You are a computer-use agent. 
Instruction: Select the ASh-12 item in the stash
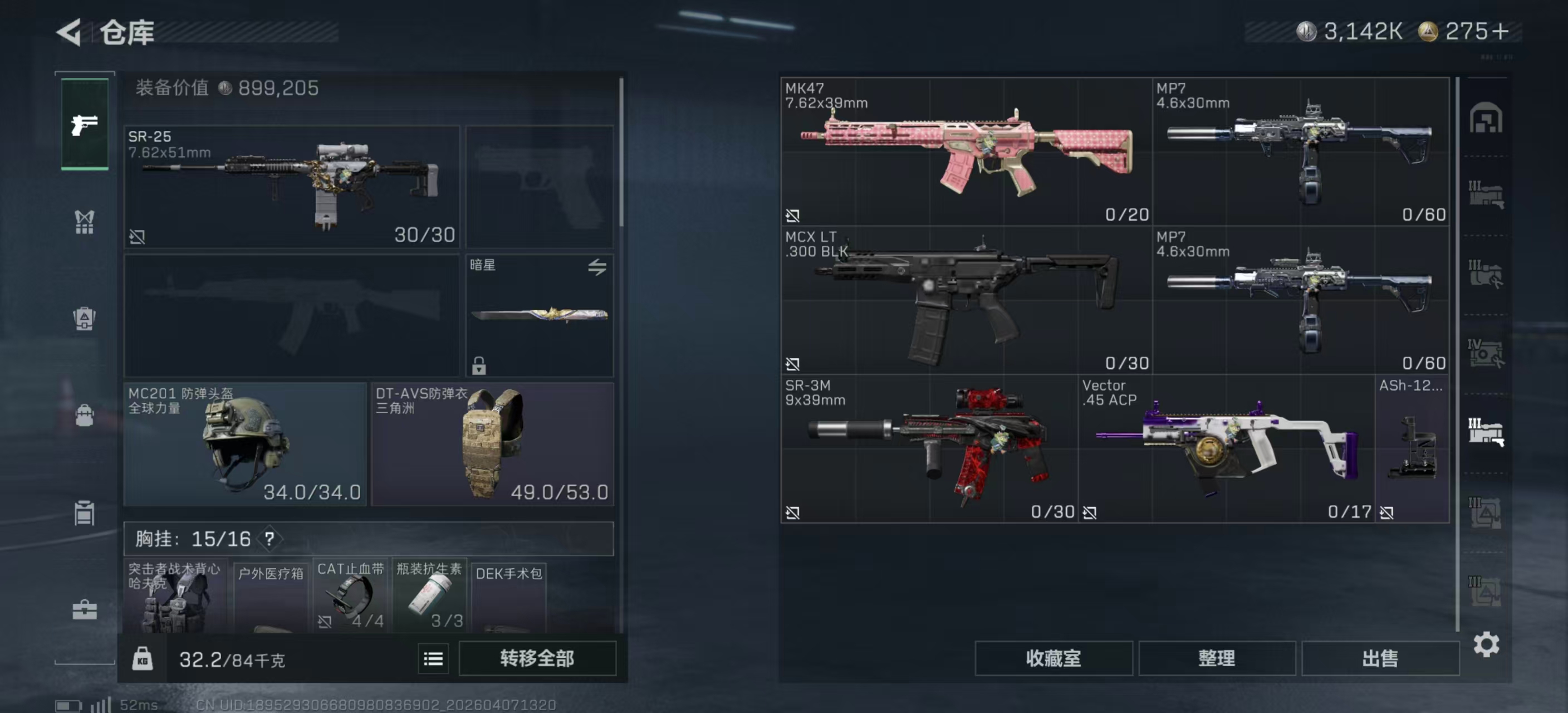pos(1412,448)
